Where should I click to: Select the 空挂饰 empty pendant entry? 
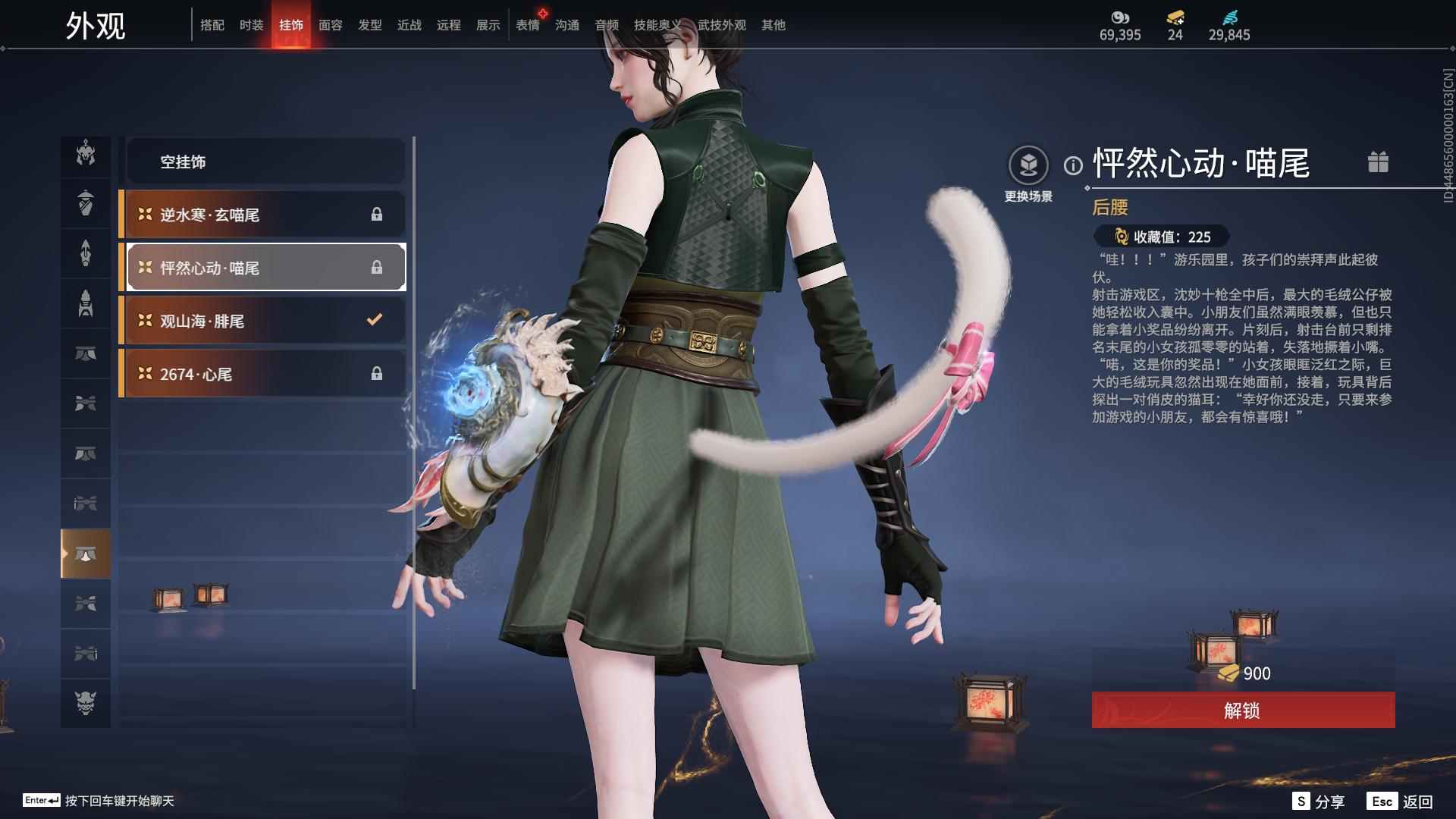tap(265, 162)
